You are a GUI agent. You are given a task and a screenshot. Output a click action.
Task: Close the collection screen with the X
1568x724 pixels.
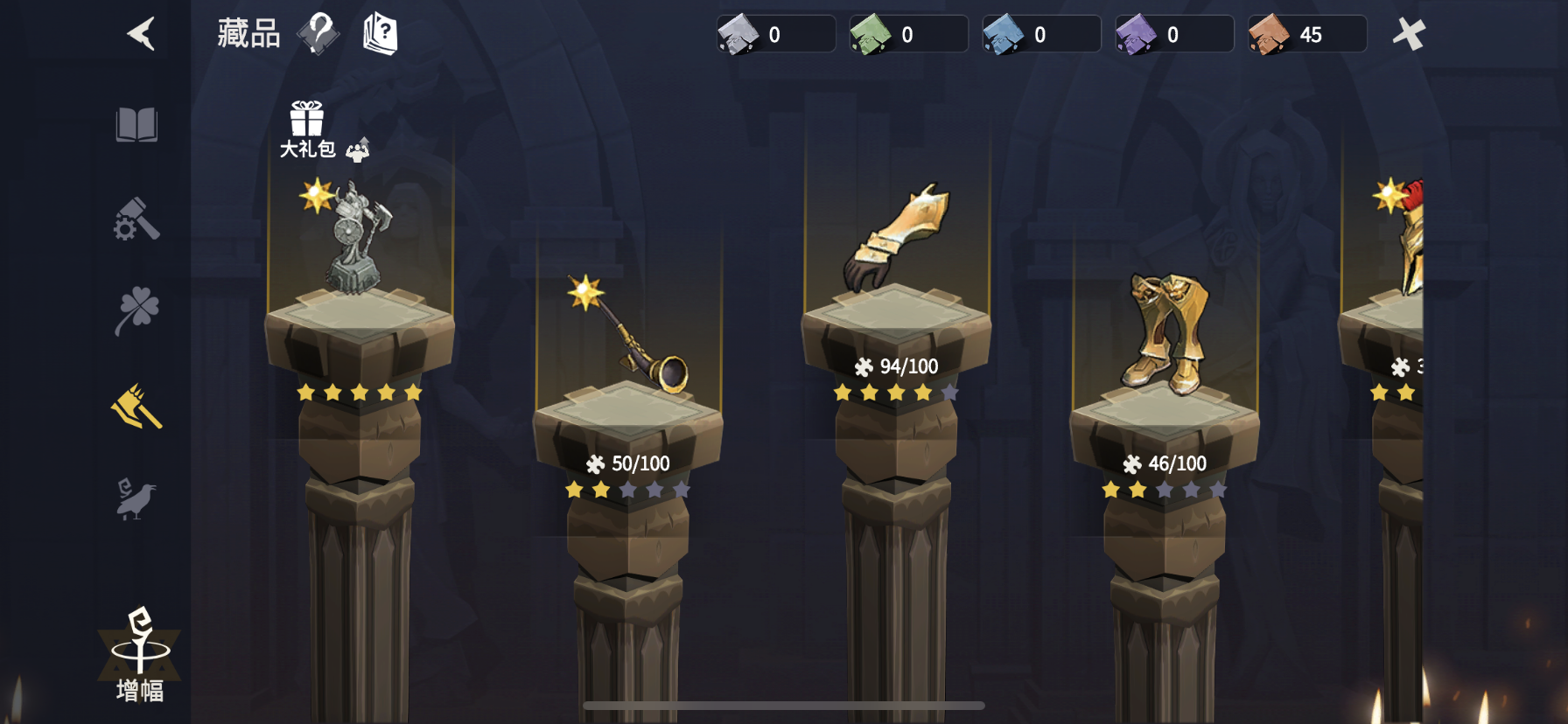(x=1410, y=32)
